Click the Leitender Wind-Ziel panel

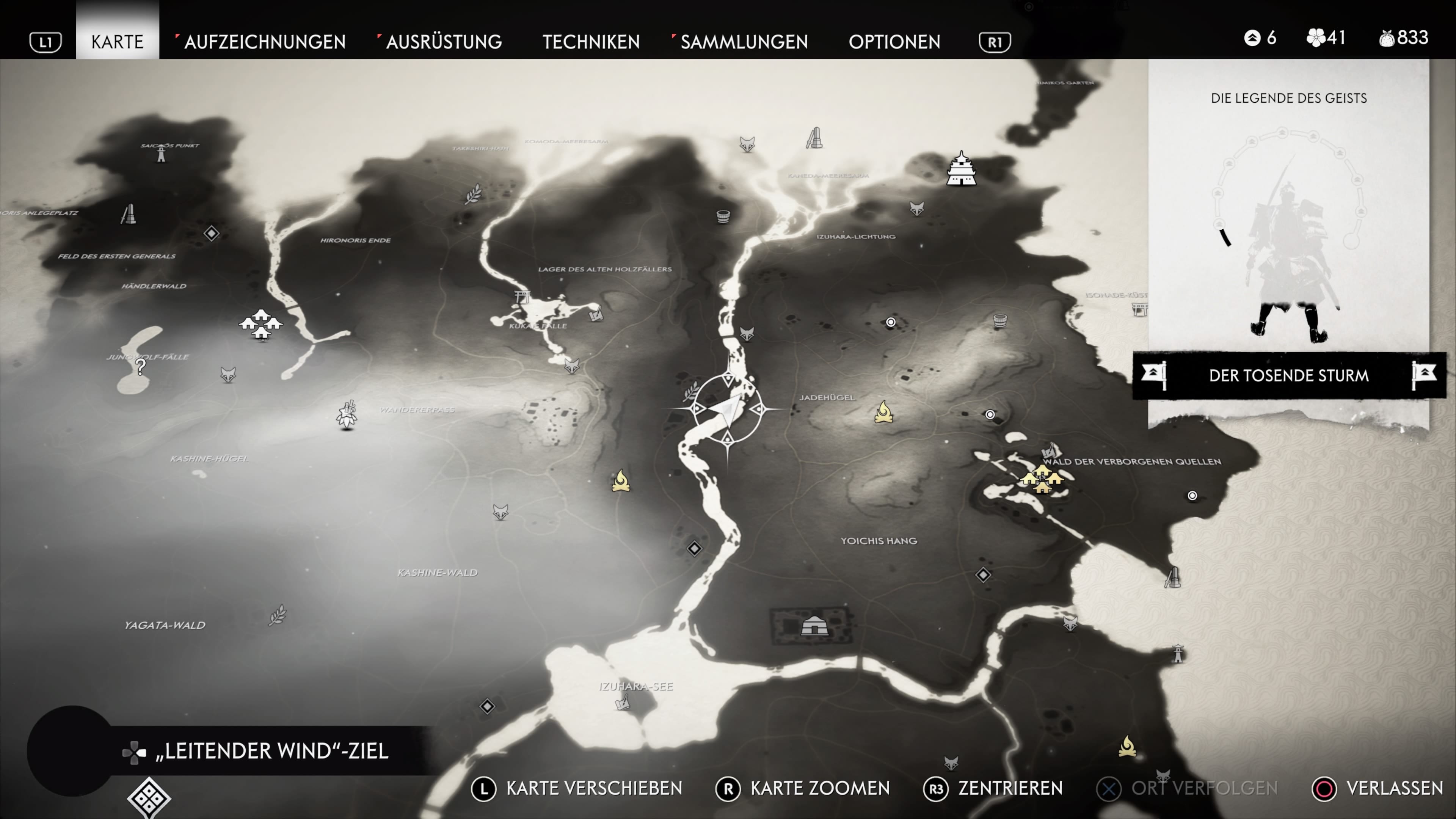point(271,751)
